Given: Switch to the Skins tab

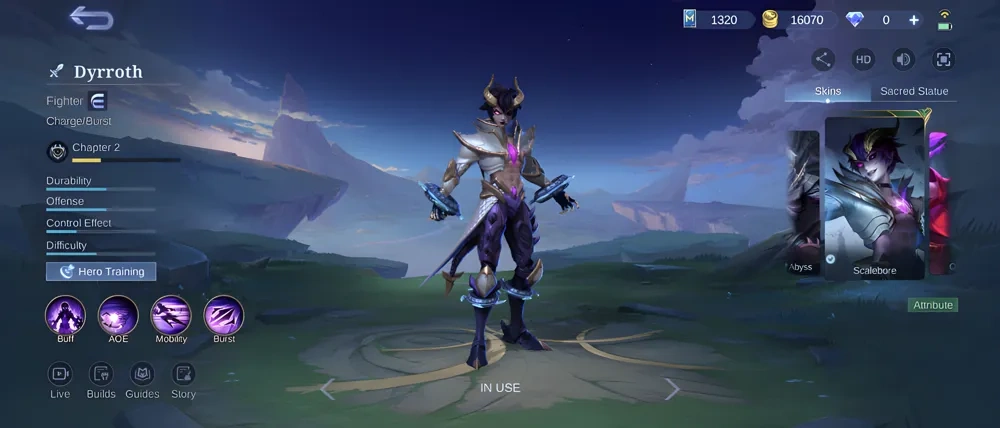Looking at the screenshot, I should (x=828, y=91).
